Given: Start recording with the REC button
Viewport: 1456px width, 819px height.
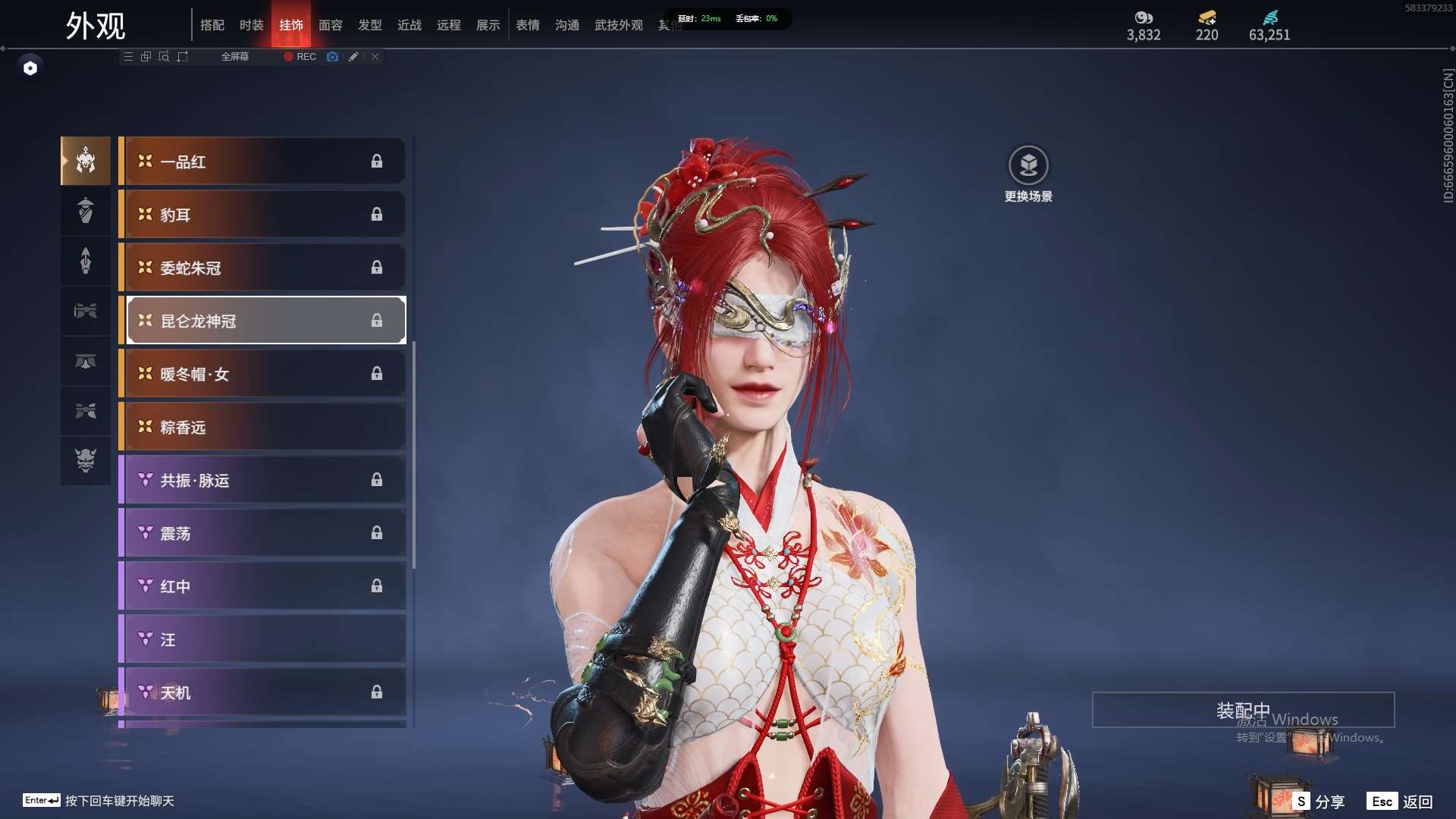Looking at the screenshot, I should (x=300, y=57).
